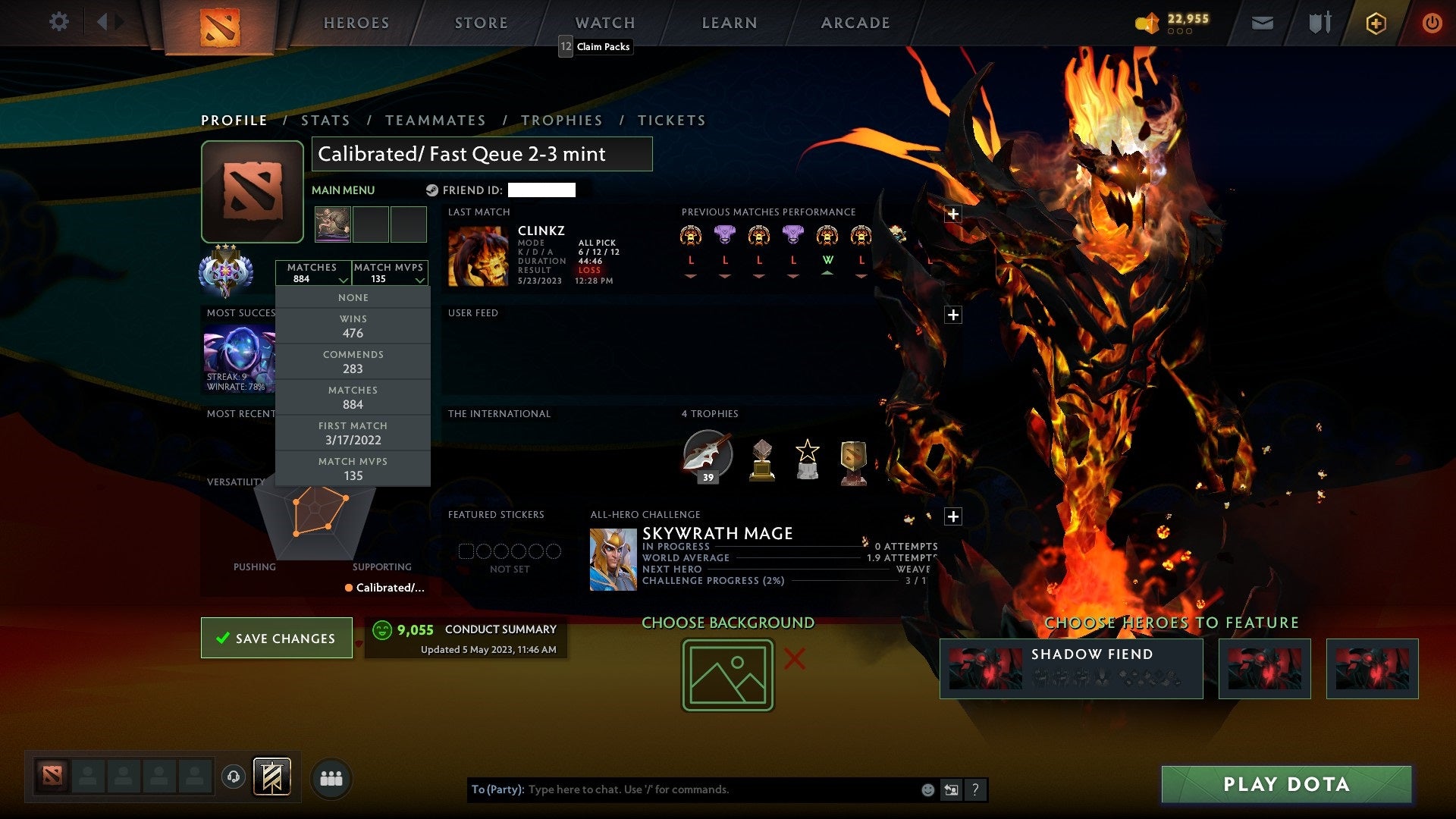The height and width of the screenshot is (819, 1456).
Task: Click the shards currency icon
Action: click(x=1147, y=23)
